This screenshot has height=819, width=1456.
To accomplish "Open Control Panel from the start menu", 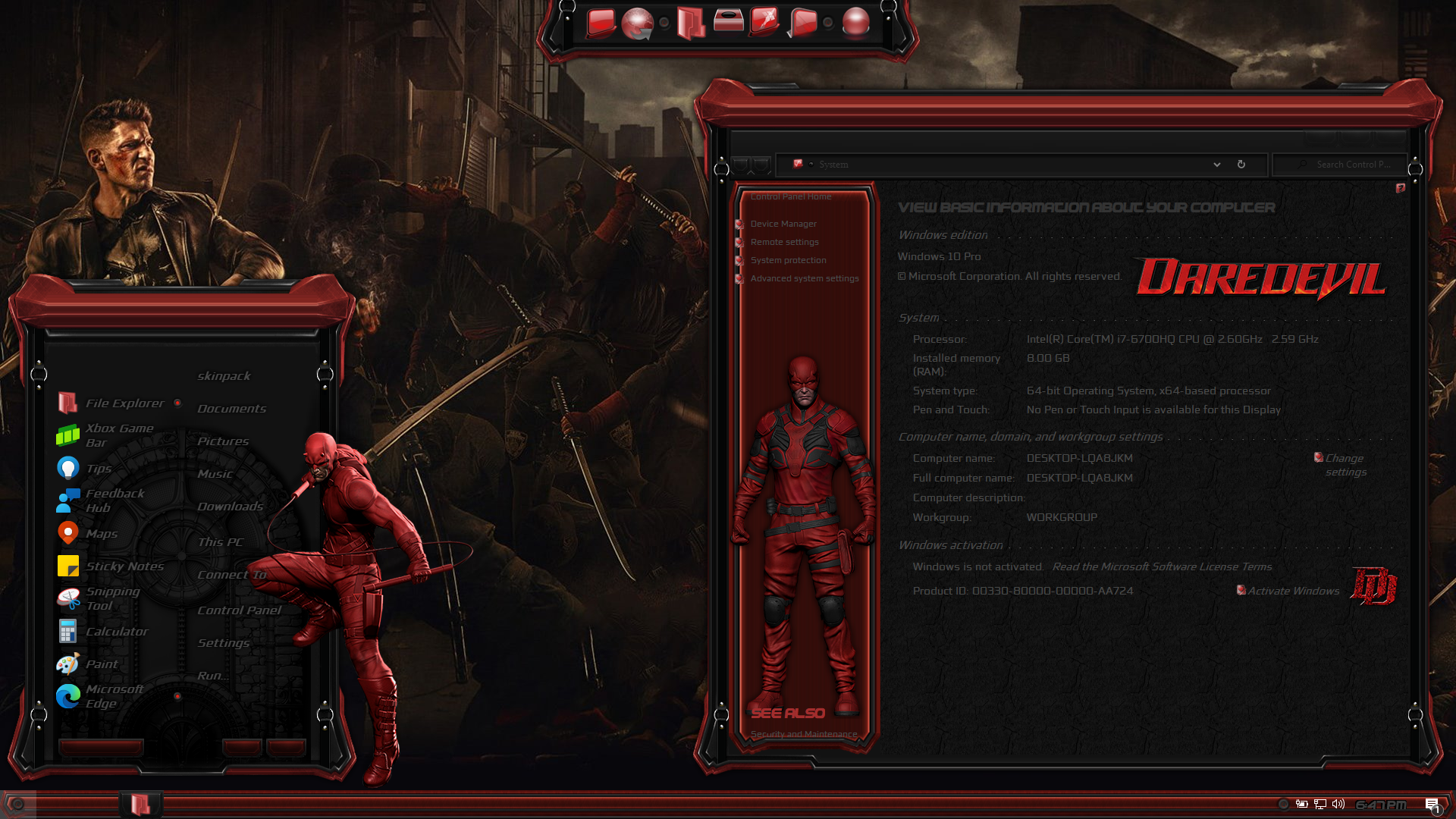I will pos(239,610).
